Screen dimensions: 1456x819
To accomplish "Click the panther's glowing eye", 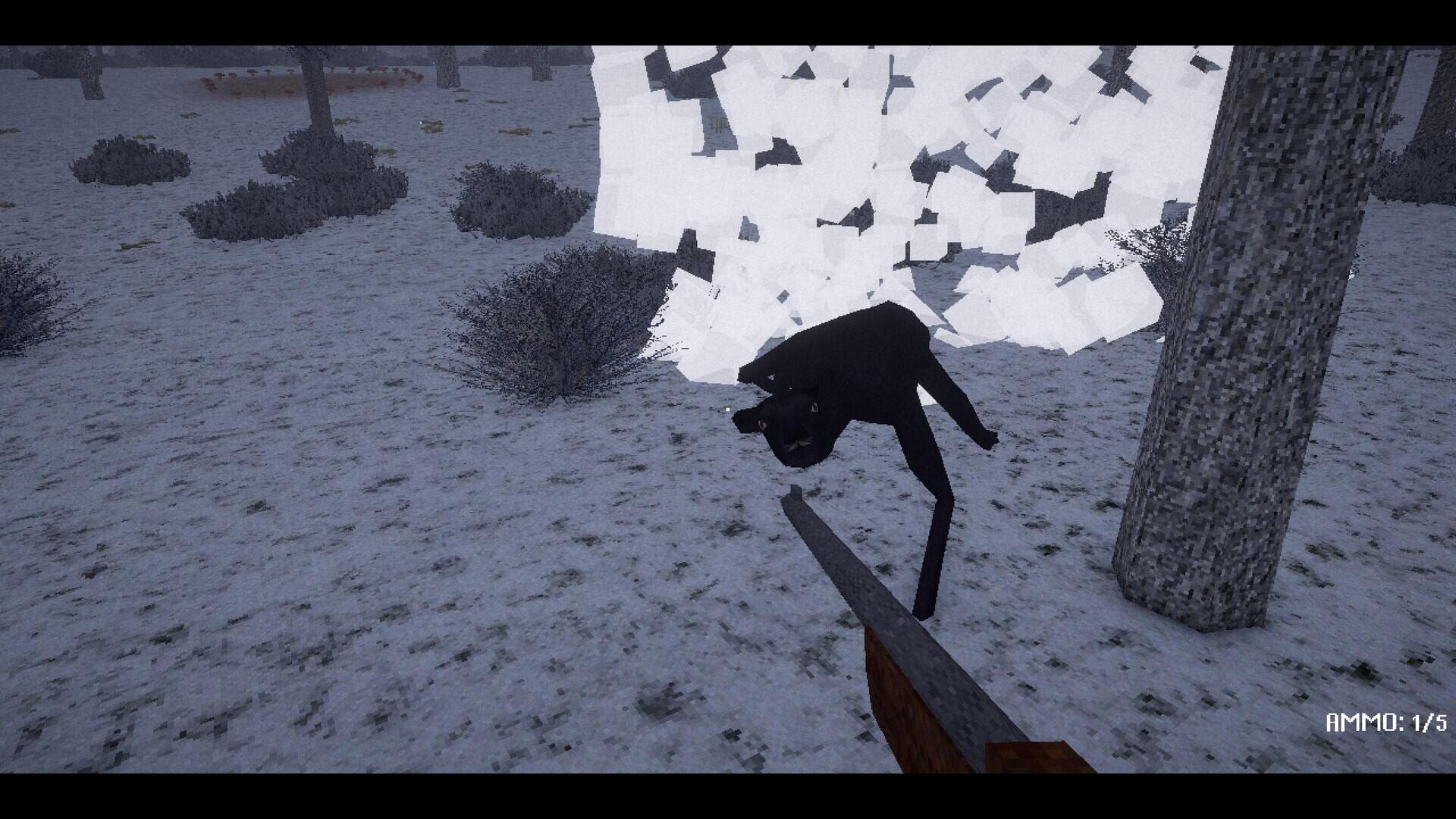I will click(814, 407).
